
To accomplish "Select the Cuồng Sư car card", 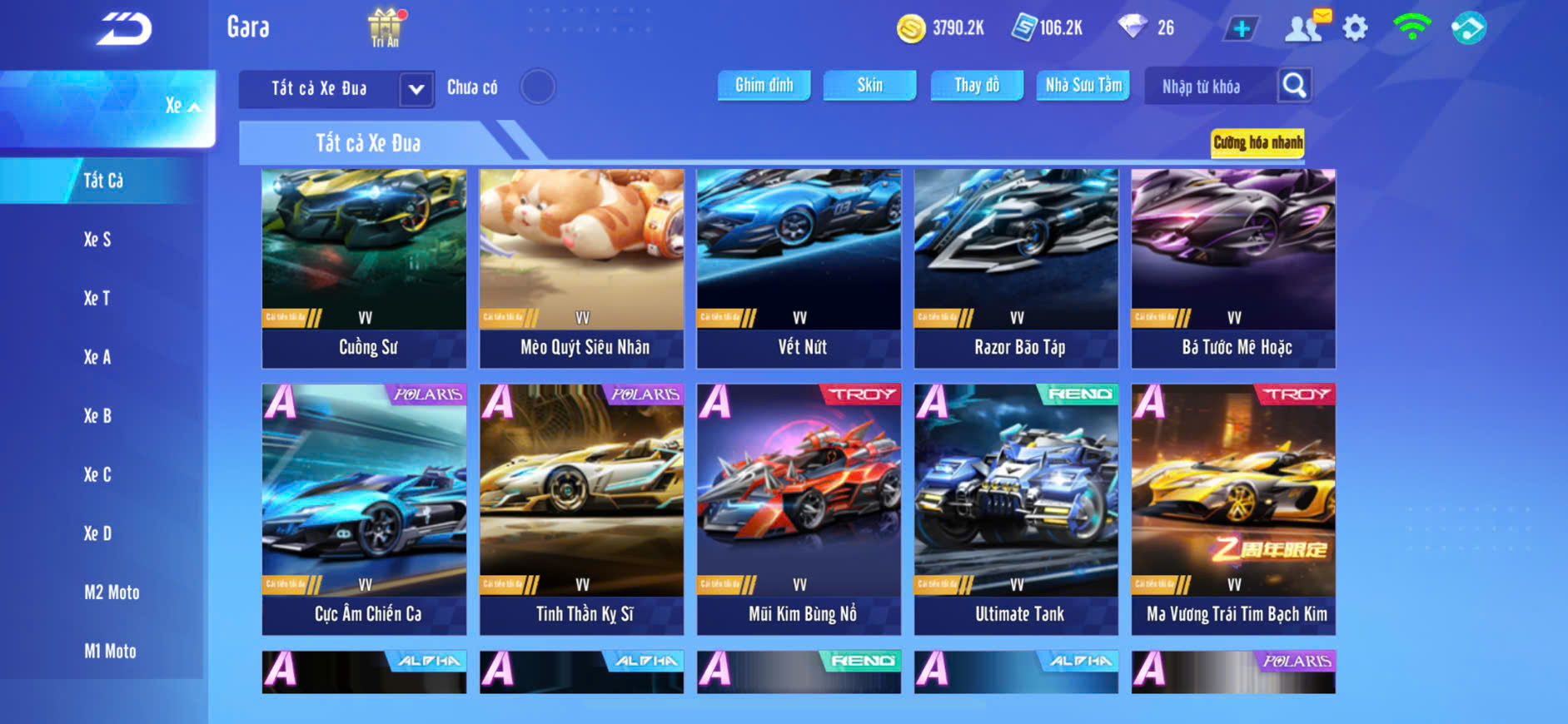I will (x=364, y=268).
